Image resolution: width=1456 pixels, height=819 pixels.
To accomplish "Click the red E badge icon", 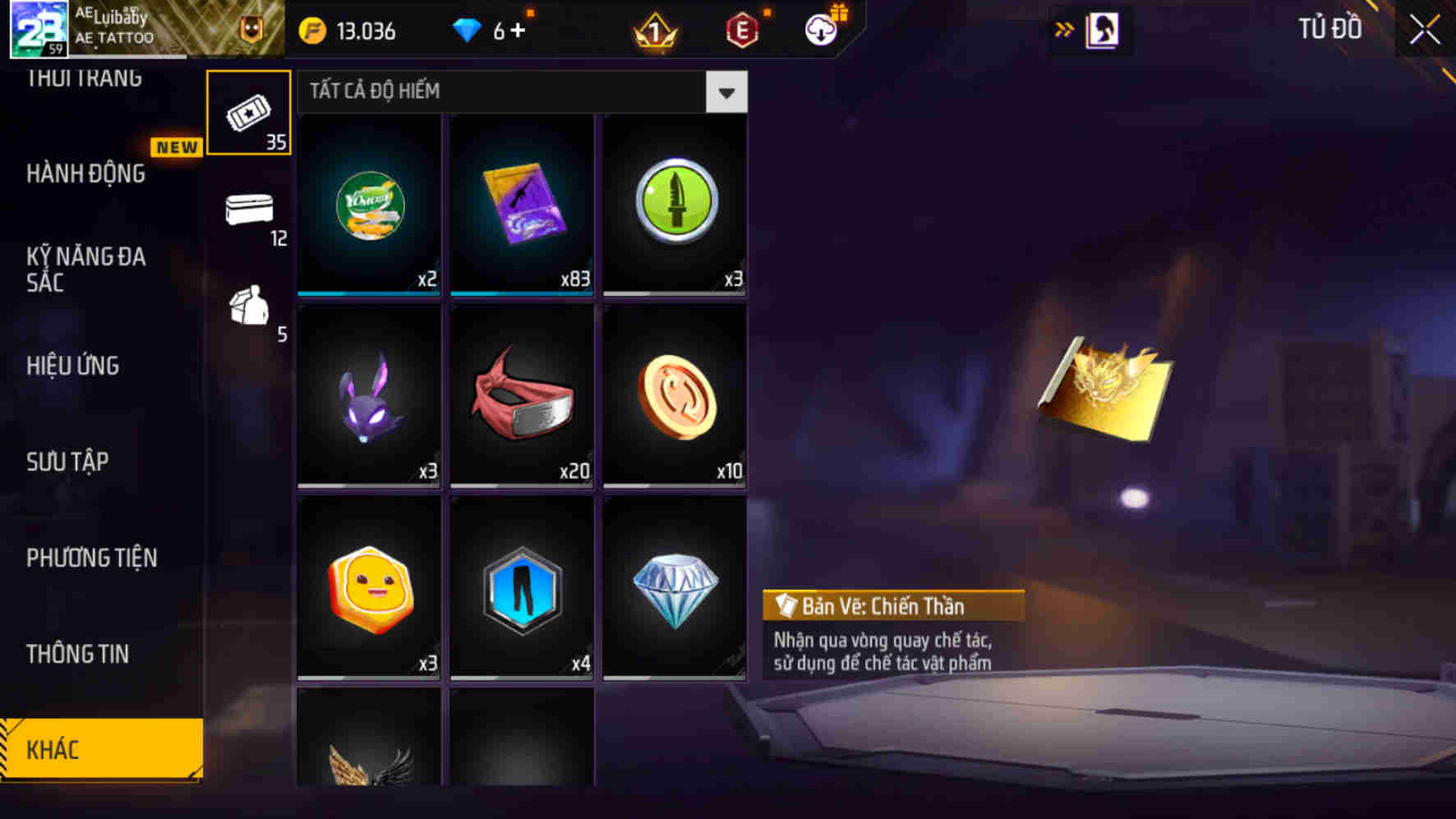I will pos(742,30).
